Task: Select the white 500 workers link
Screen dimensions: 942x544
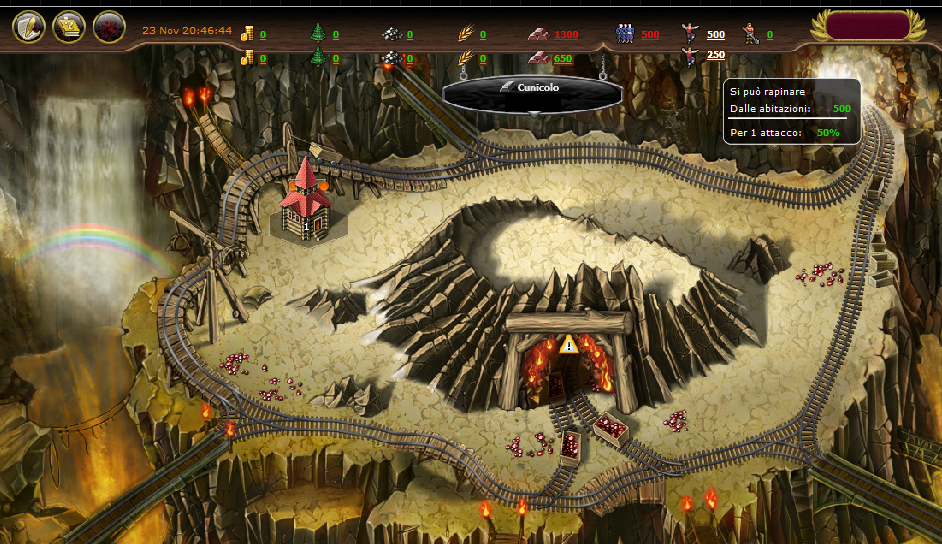Action: (x=716, y=35)
